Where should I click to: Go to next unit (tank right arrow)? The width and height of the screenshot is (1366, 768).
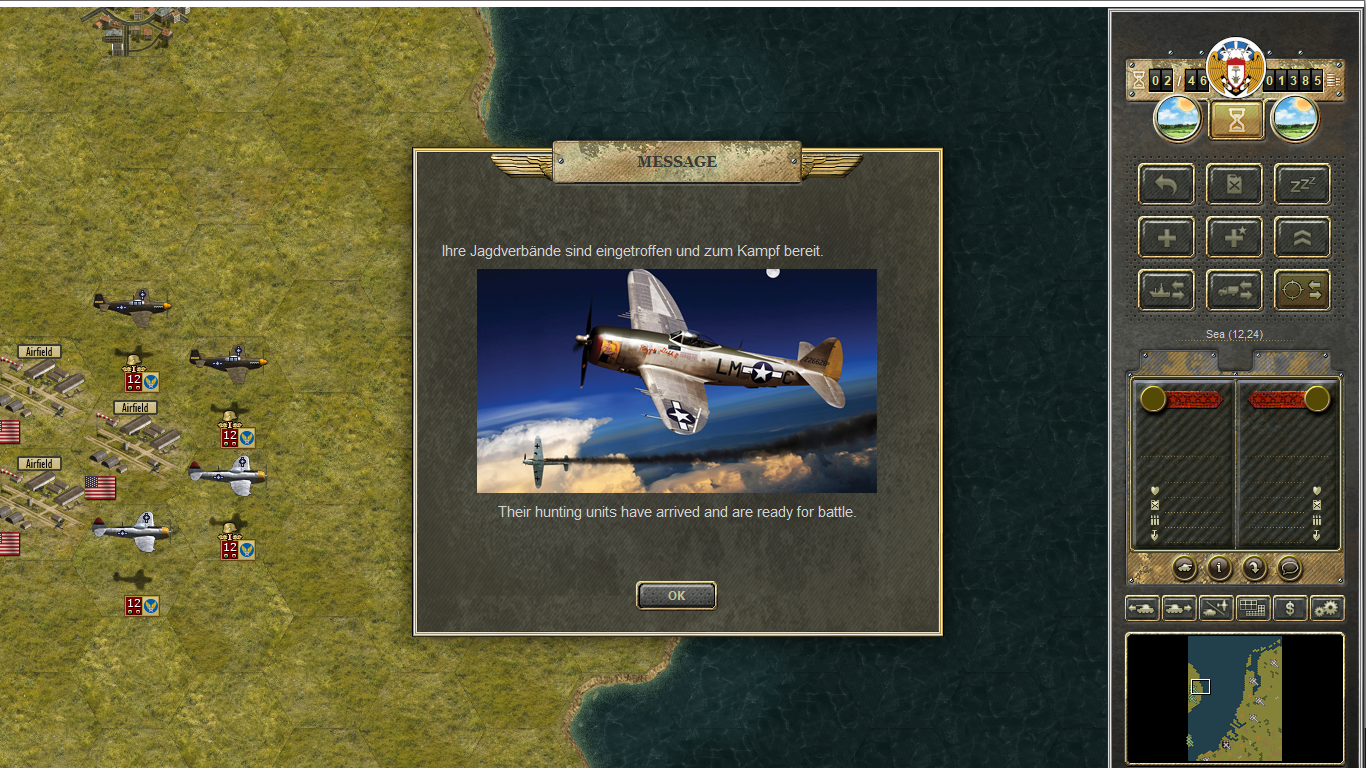point(1179,608)
